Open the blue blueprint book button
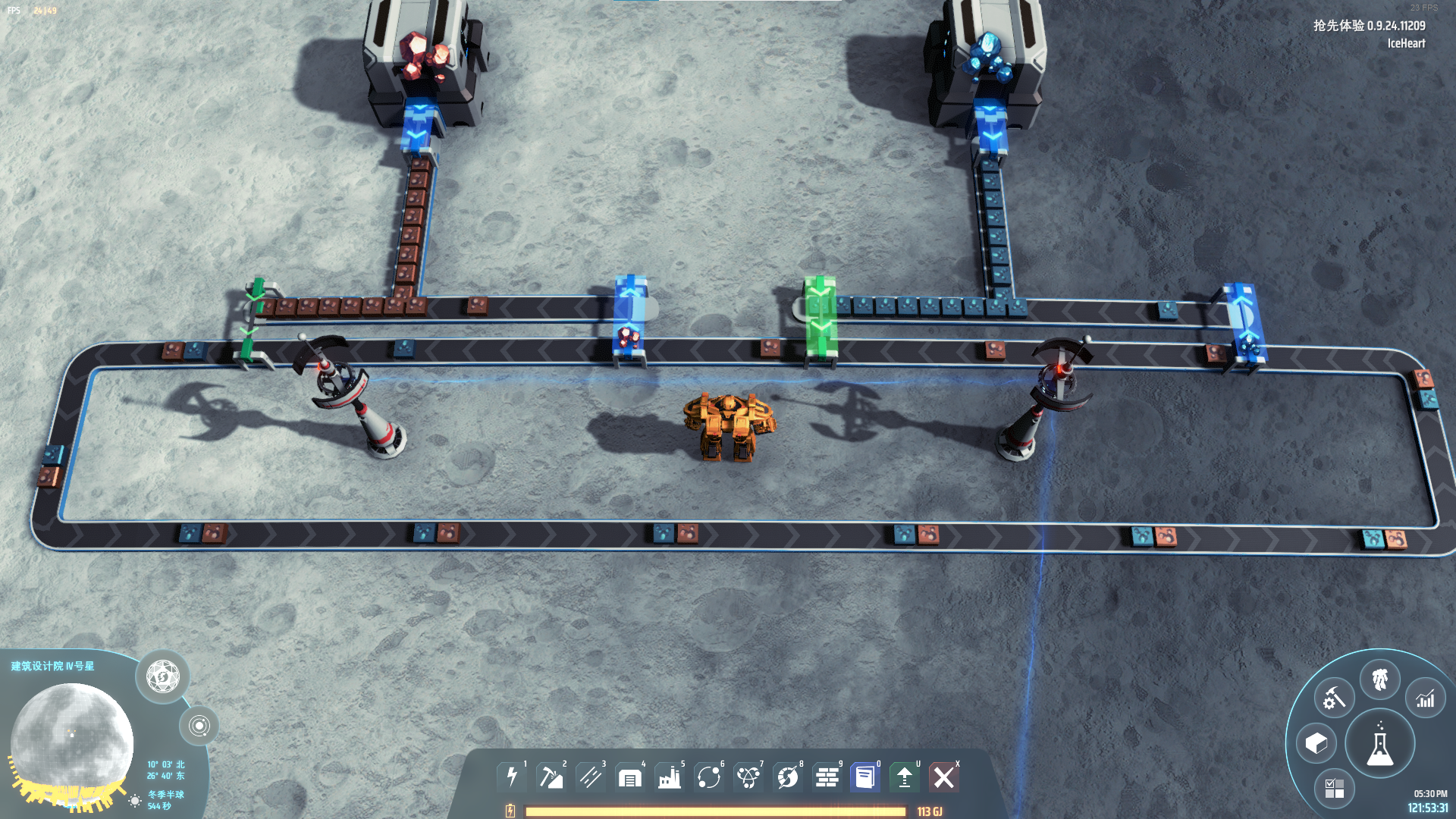 pos(865,777)
